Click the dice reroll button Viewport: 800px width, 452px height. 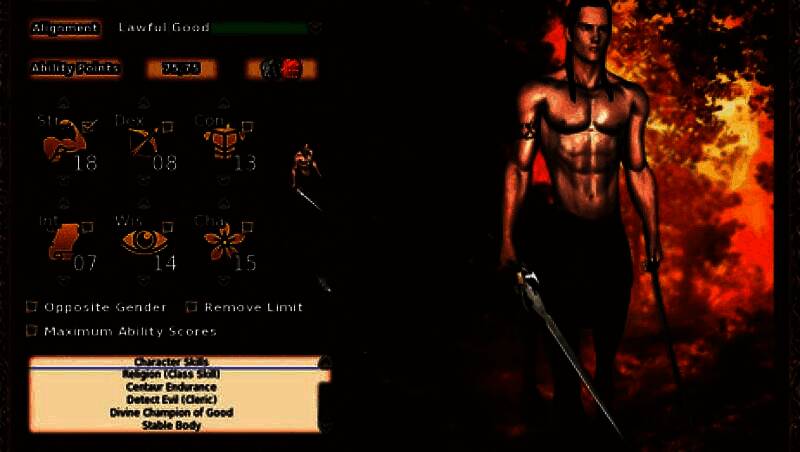click(x=281, y=69)
